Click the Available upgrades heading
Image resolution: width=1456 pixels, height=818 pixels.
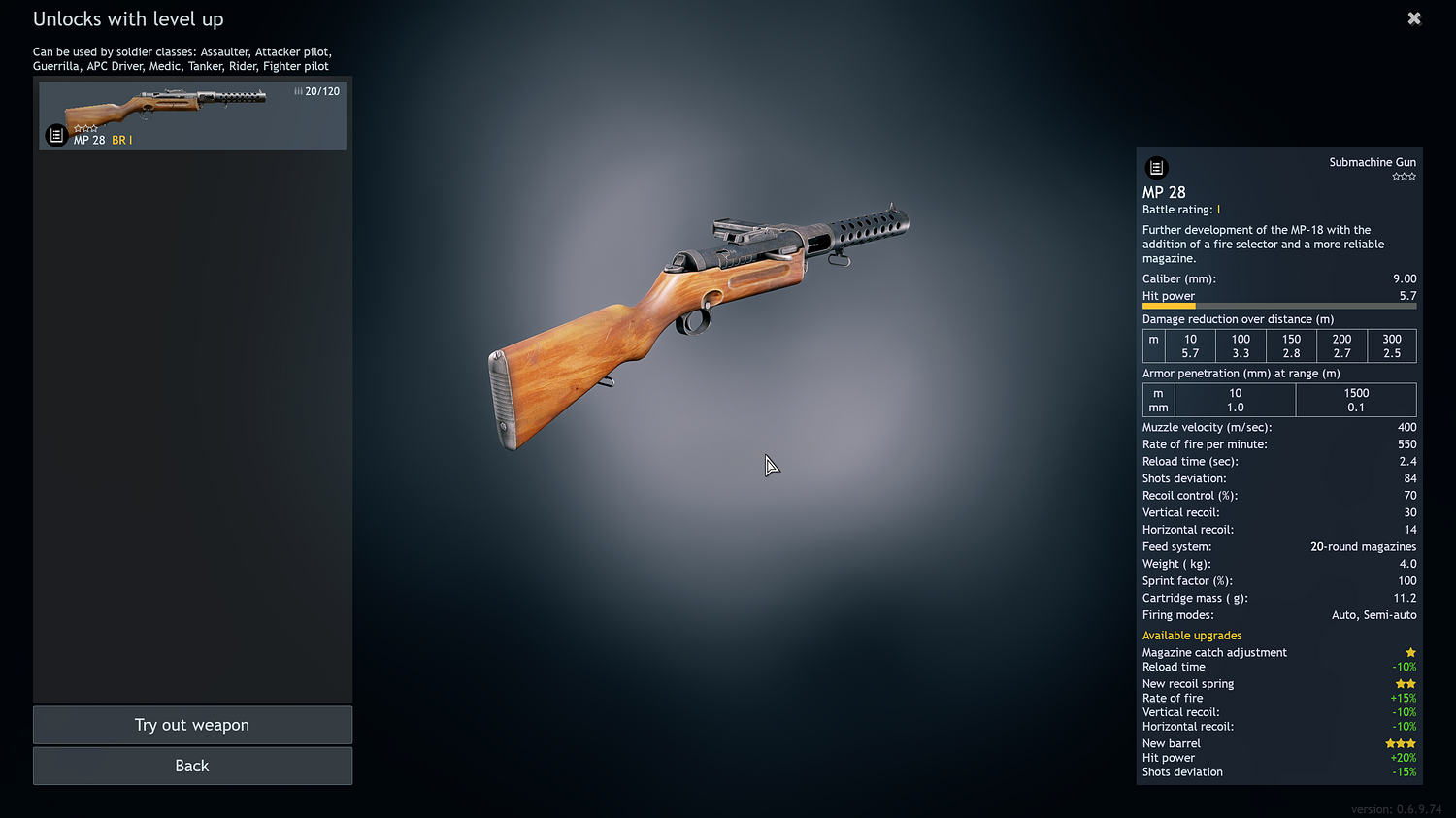point(1192,636)
